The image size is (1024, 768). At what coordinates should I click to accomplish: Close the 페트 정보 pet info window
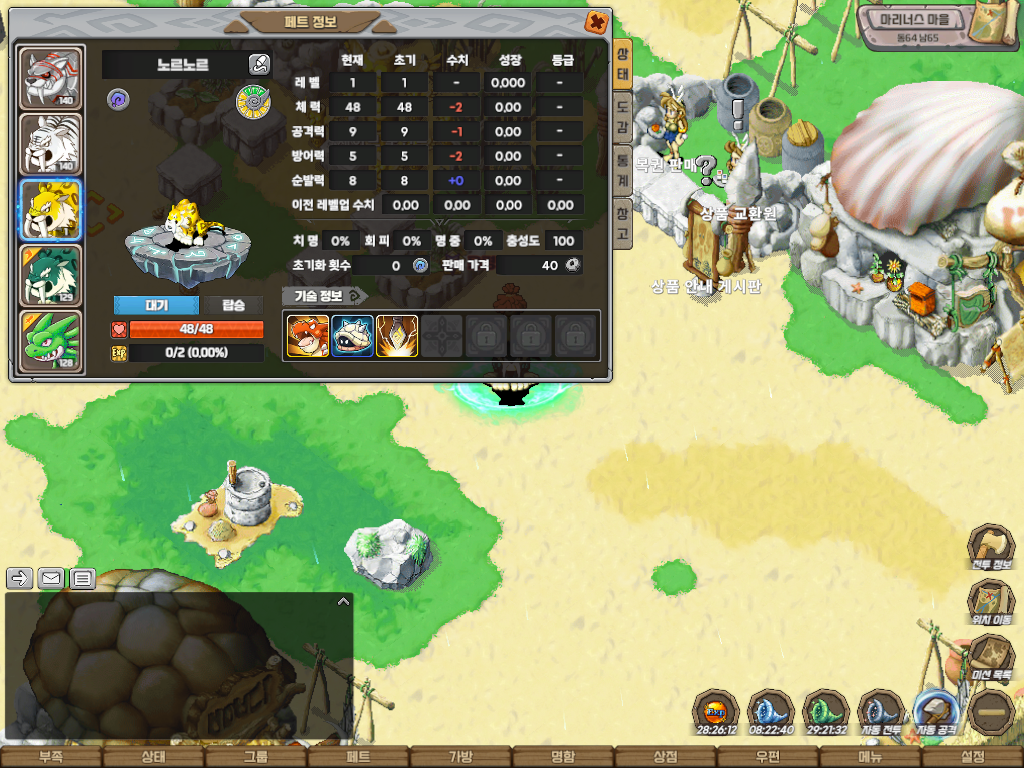596,21
